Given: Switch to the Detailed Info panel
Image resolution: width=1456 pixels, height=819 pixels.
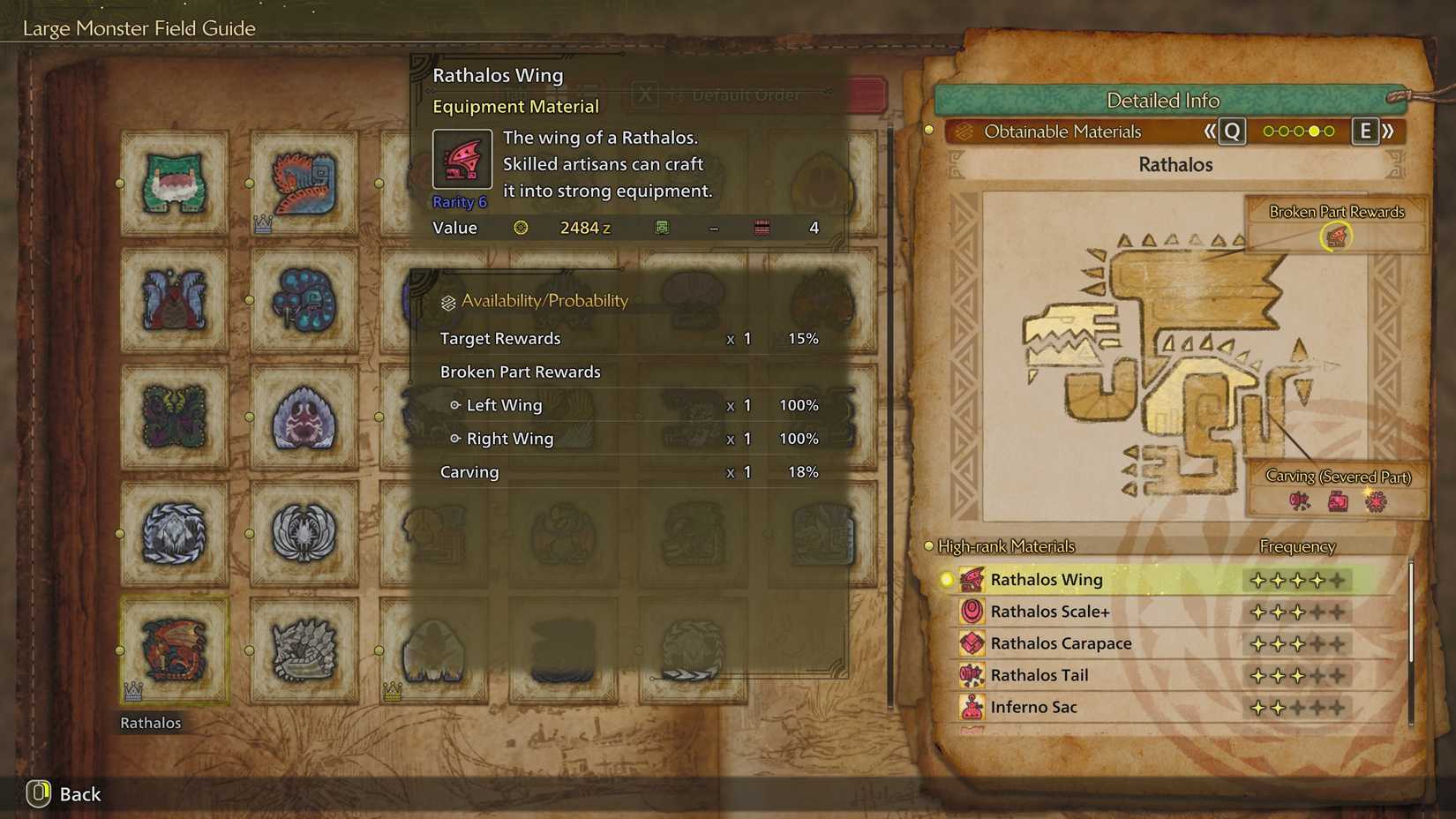Looking at the screenshot, I should (1163, 101).
